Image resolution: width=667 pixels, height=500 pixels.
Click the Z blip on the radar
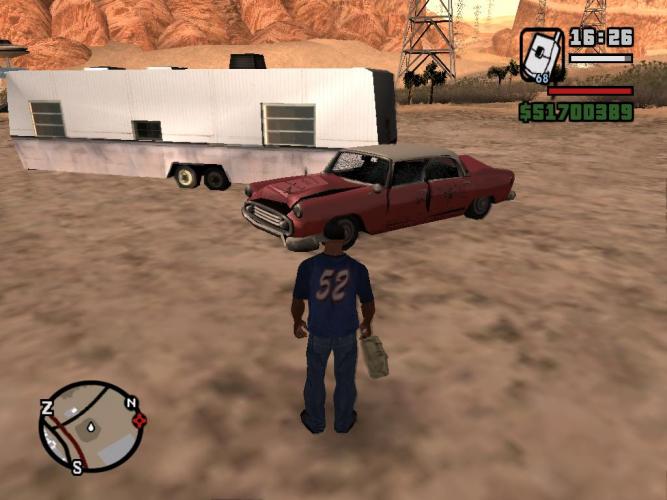coord(47,406)
